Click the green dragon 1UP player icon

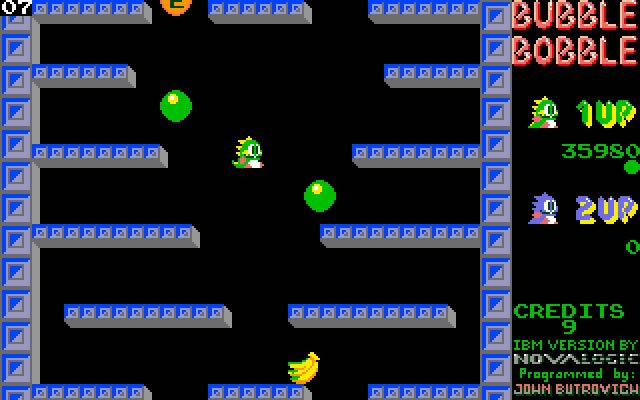544,113
